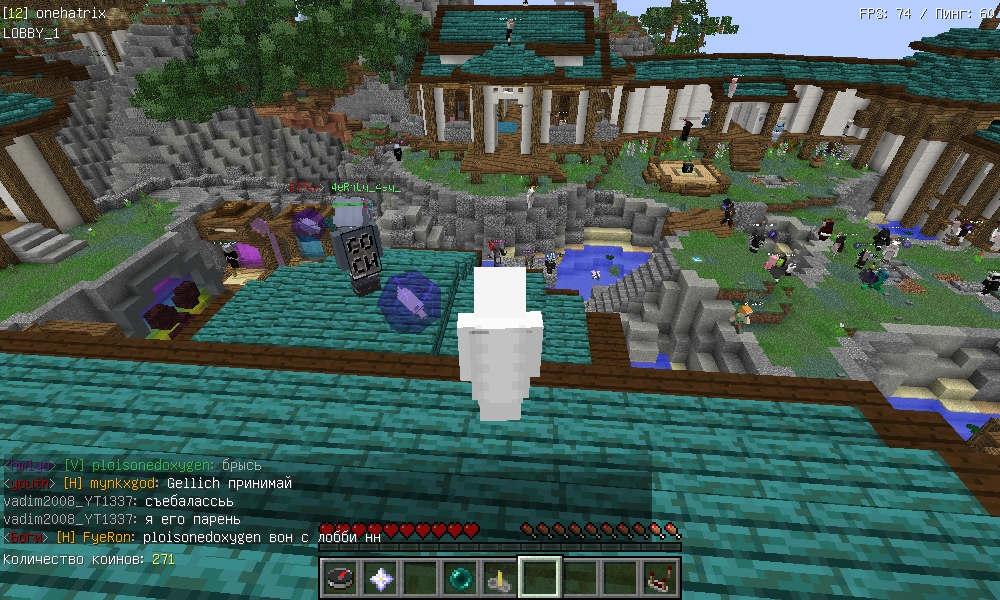This screenshot has height=600, width=1000.
Task: Select the lever item hotbar slot
Action: [x=500, y=577]
